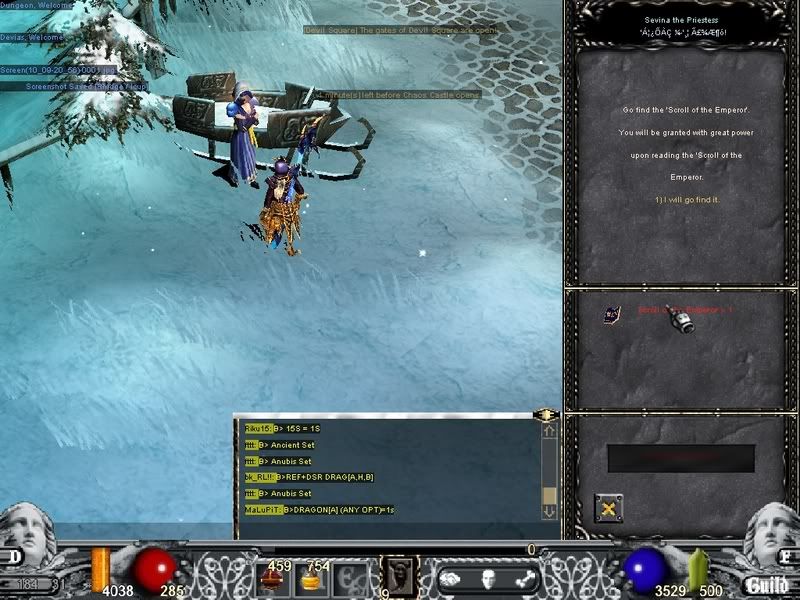Use the red apple potion slot
Screen dimensions: 800x600
point(272,579)
